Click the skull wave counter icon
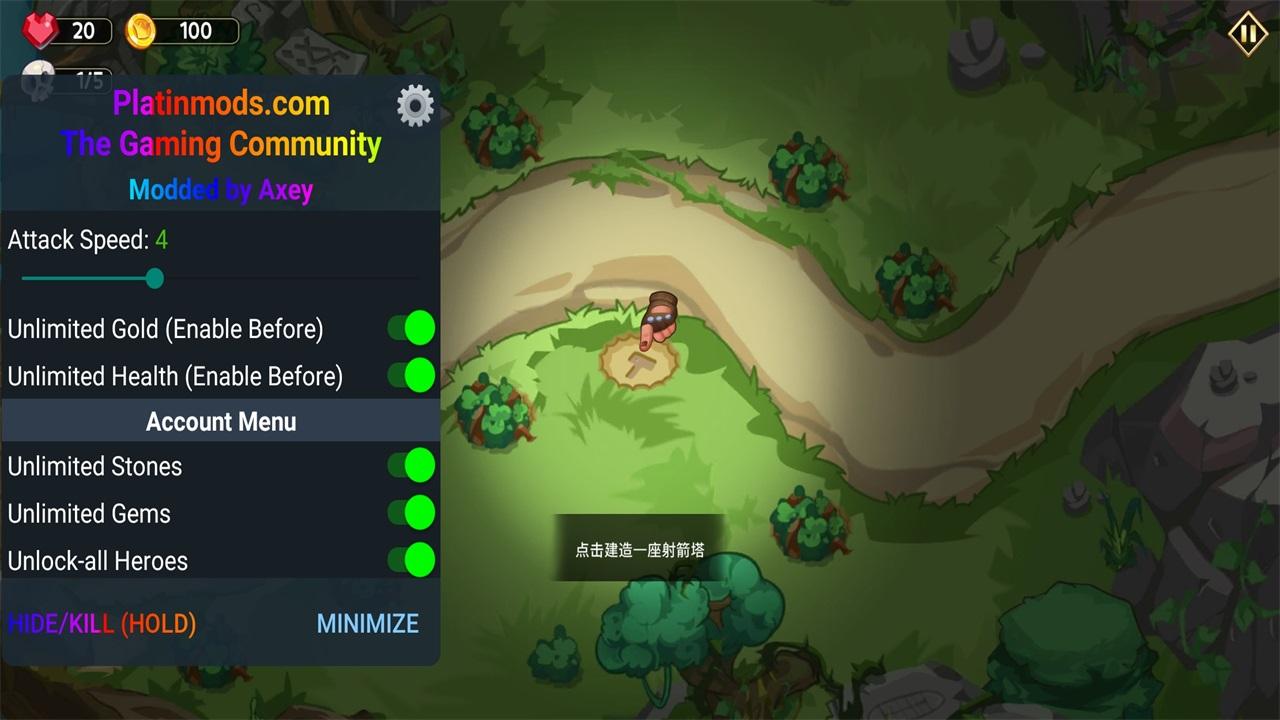This screenshot has height=720, width=1280. (x=40, y=79)
